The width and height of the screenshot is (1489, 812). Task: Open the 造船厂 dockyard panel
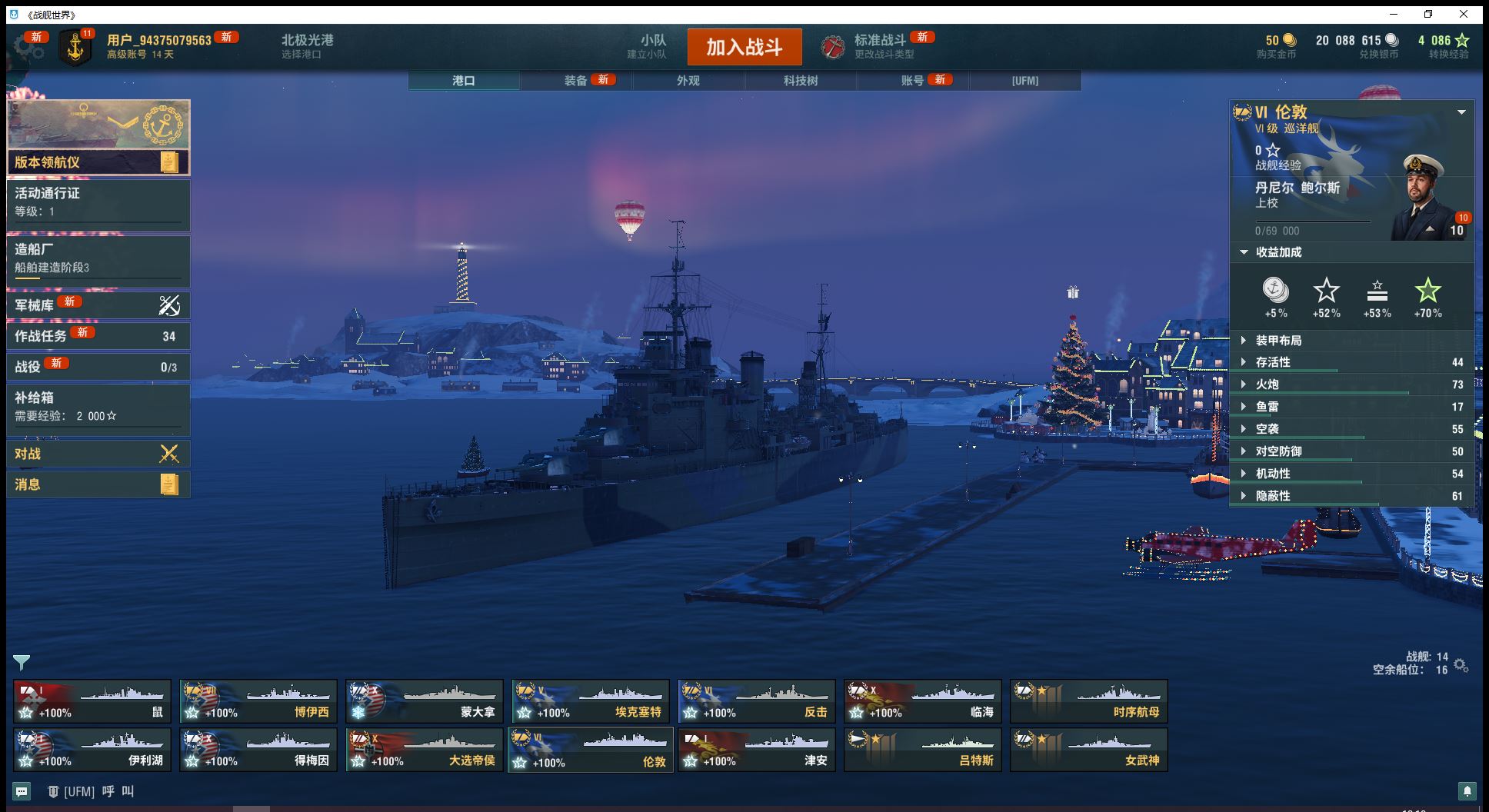coord(98,258)
